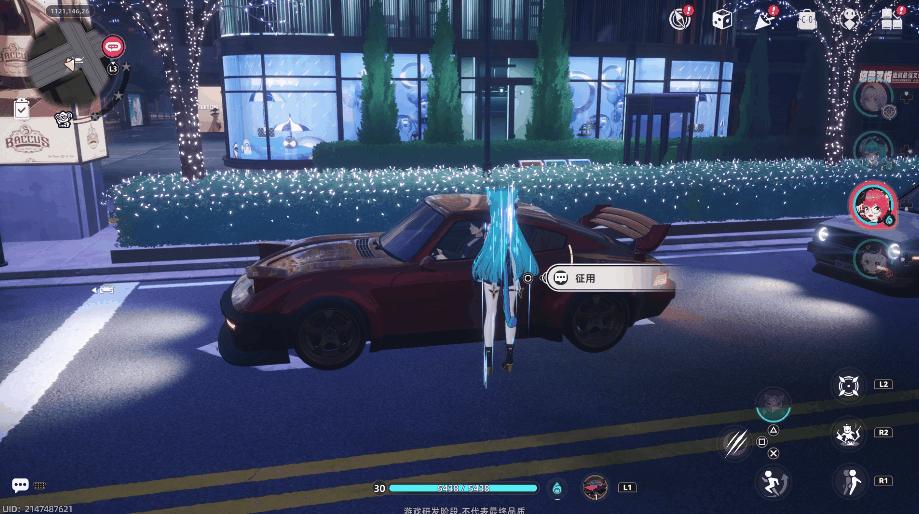Open the compass navigation icon

click(682, 18)
